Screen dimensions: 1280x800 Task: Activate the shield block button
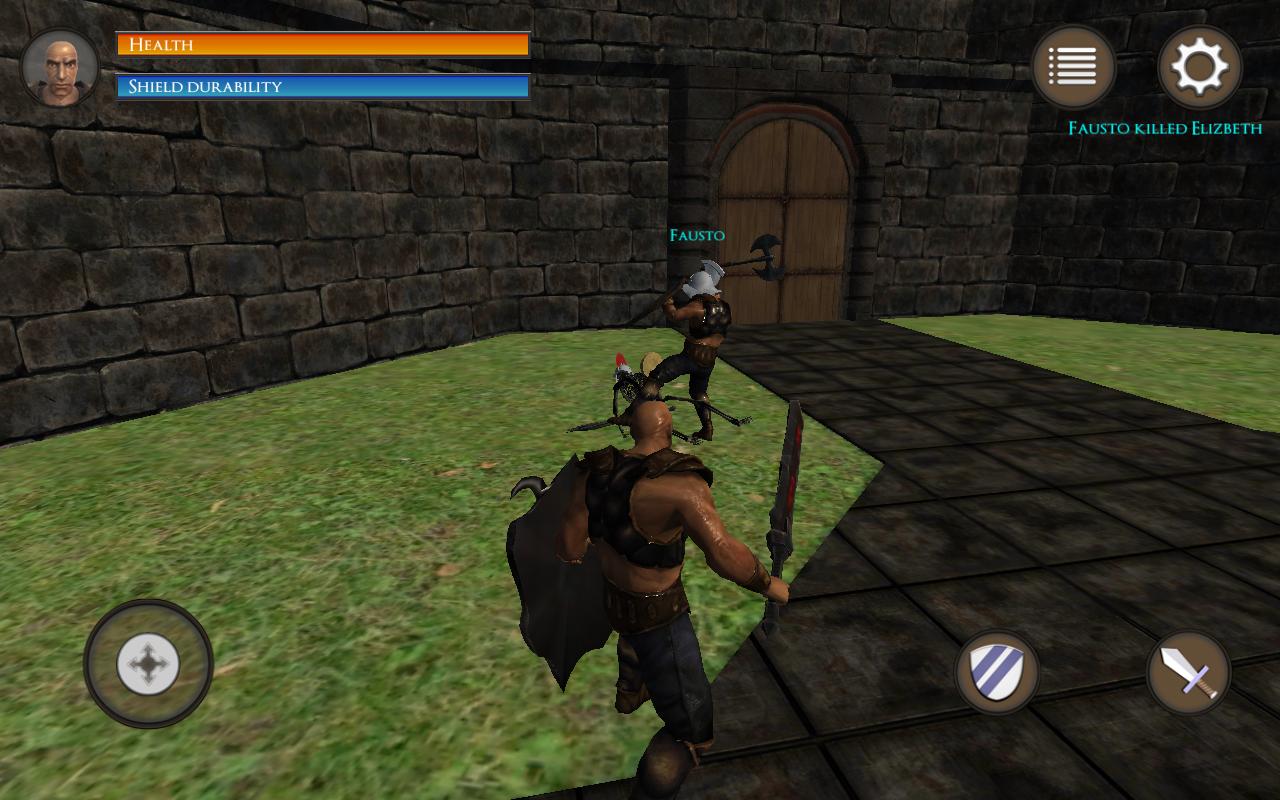tap(997, 671)
